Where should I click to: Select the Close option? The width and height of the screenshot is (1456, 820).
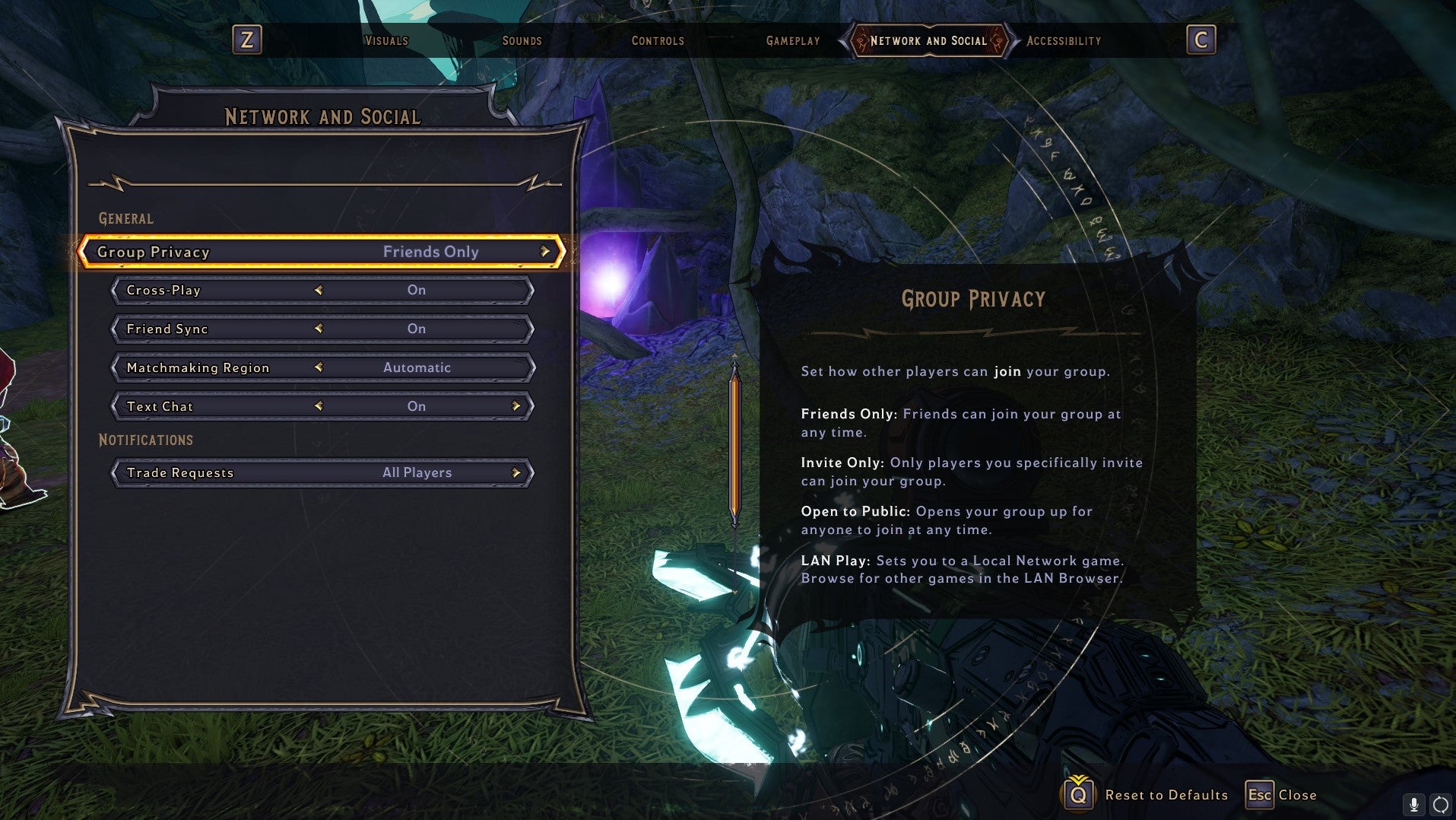[1296, 794]
